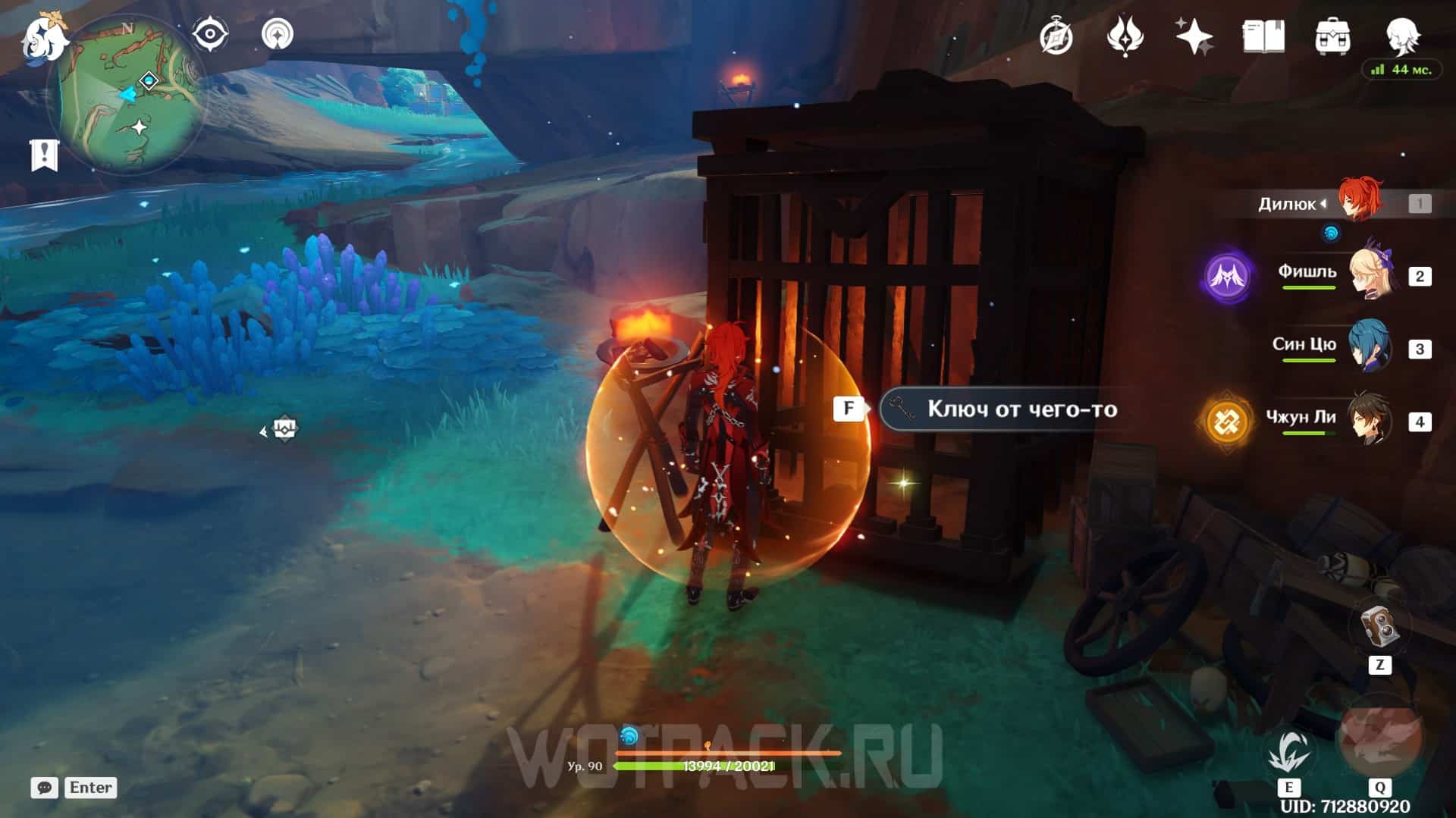Switch to party member Фишль

[1371, 276]
